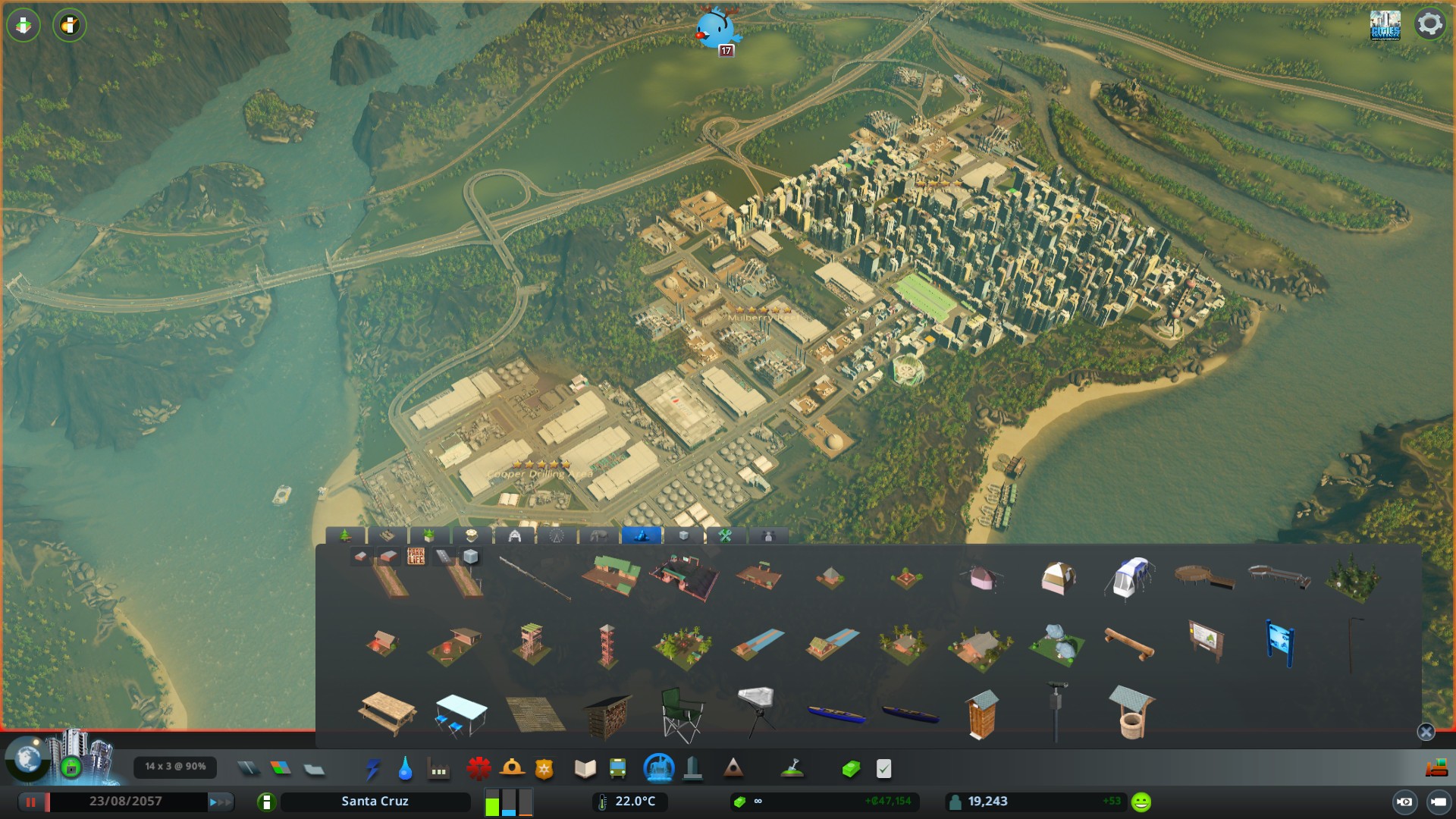Toggle the Park Life filter icon
This screenshot has height=819, width=1456.
click(416, 557)
